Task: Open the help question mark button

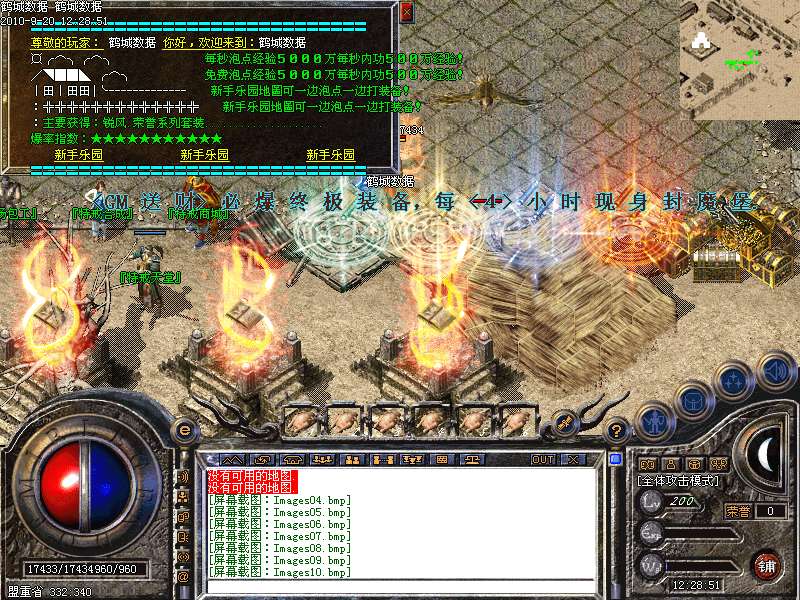Action: coord(617,430)
